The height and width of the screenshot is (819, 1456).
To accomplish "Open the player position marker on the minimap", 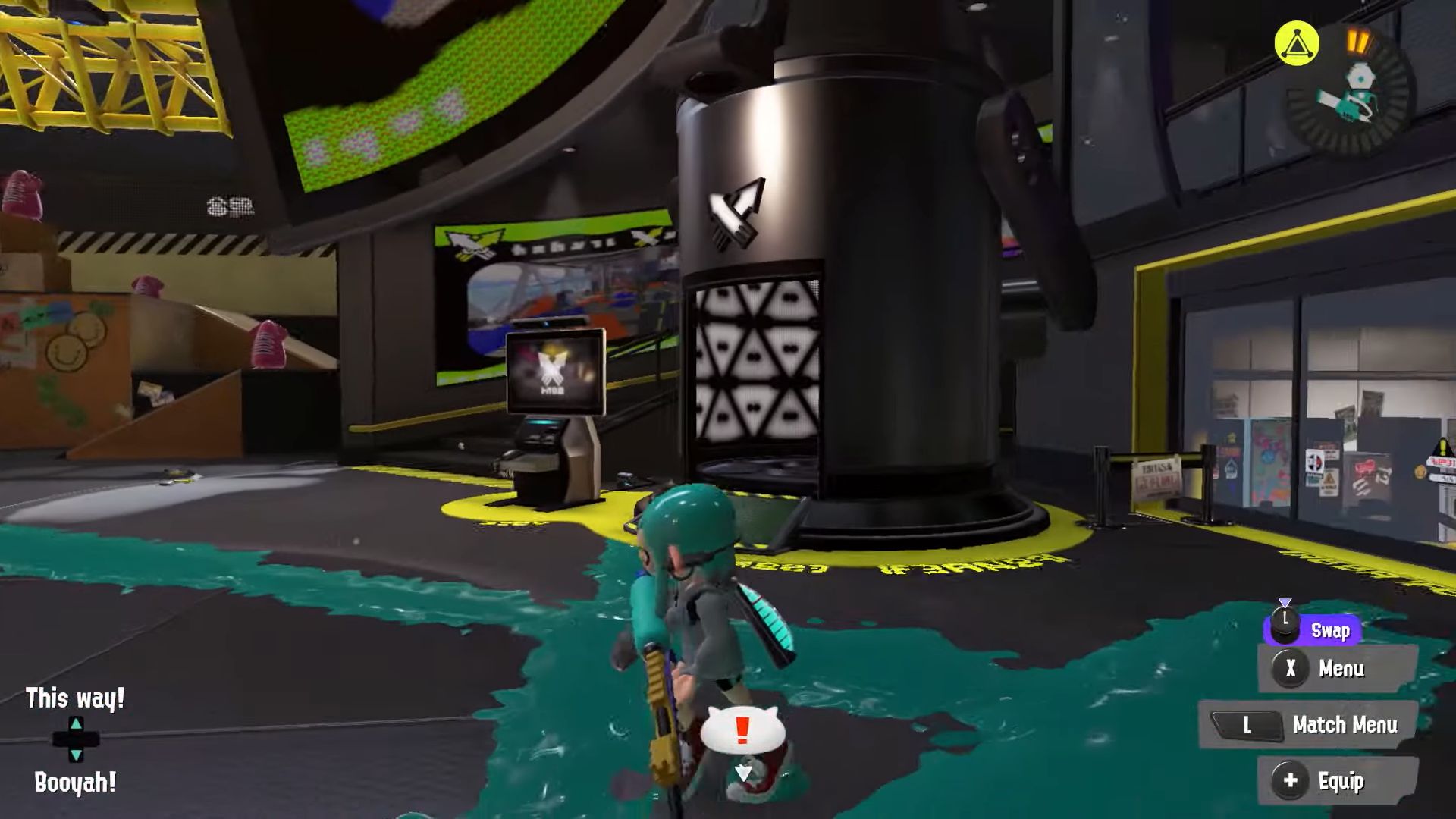I will pyautogui.click(x=1362, y=82).
